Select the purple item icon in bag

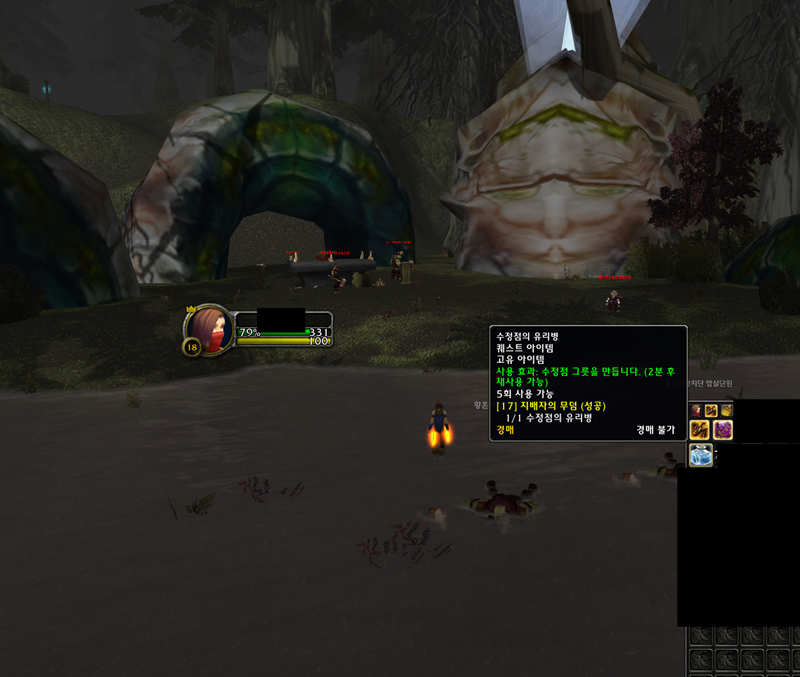(723, 430)
